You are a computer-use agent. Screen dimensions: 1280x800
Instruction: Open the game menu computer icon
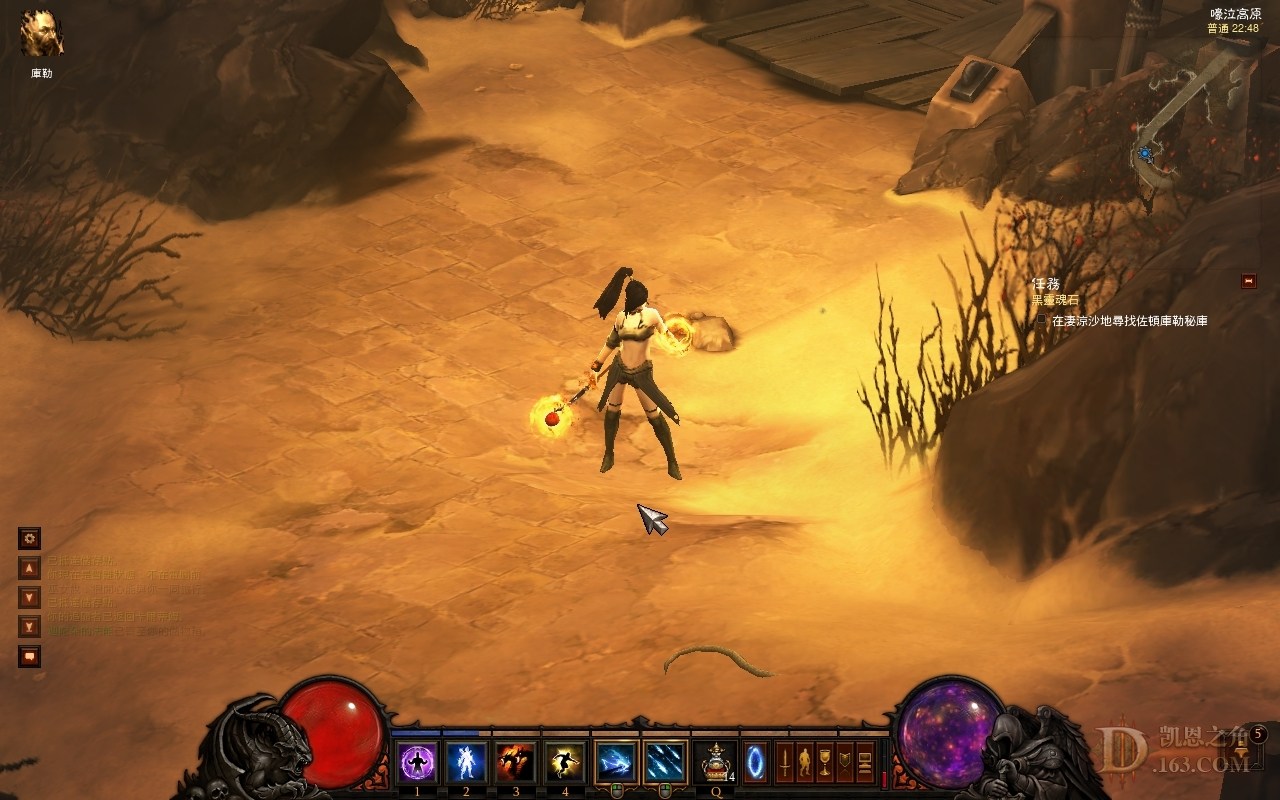[865, 762]
